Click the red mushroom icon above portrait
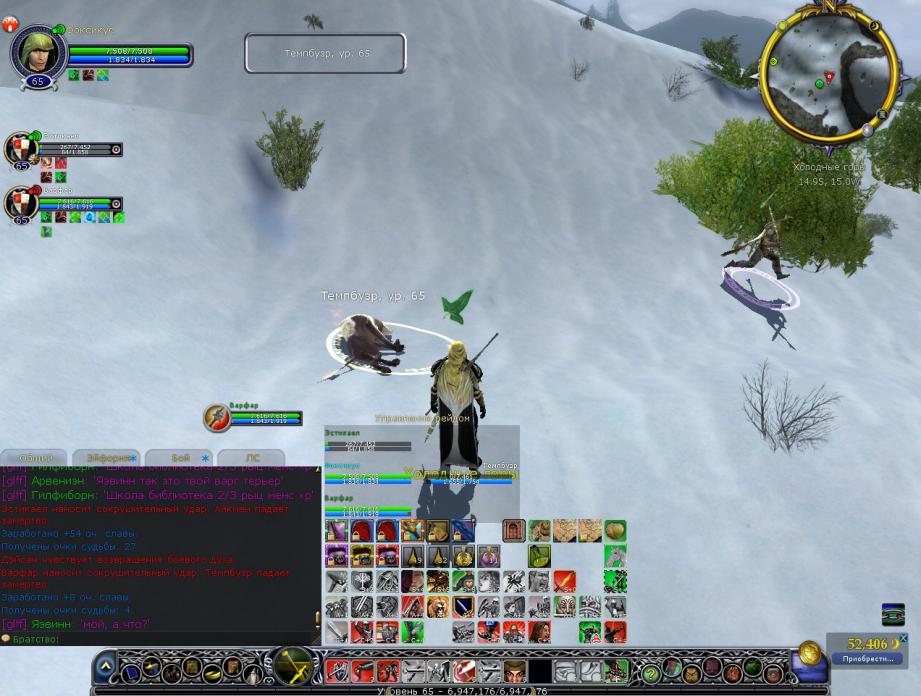The width and height of the screenshot is (921, 696). click(x=11, y=24)
